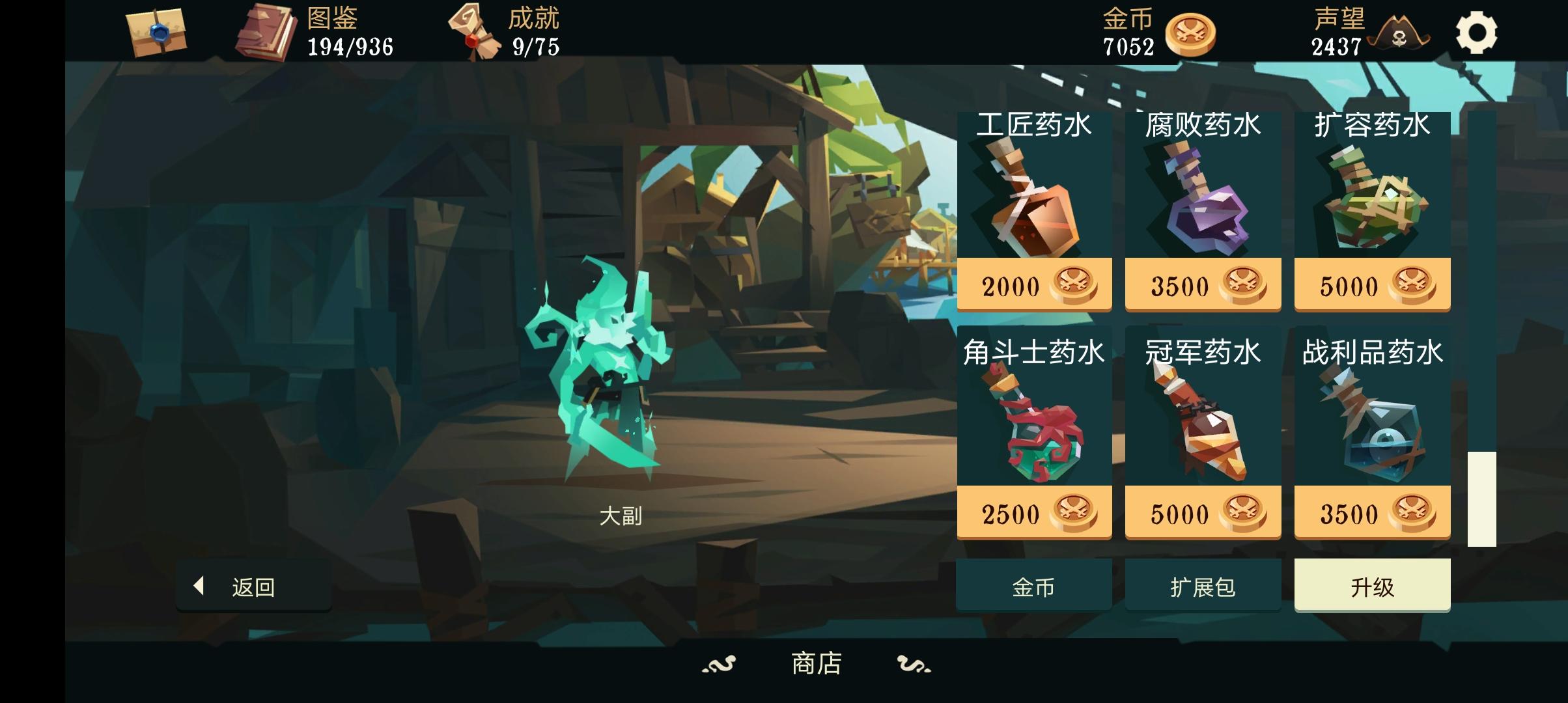1568x703 pixels.
Task: Open the 升级 upgrade tab
Action: point(1373,585)
